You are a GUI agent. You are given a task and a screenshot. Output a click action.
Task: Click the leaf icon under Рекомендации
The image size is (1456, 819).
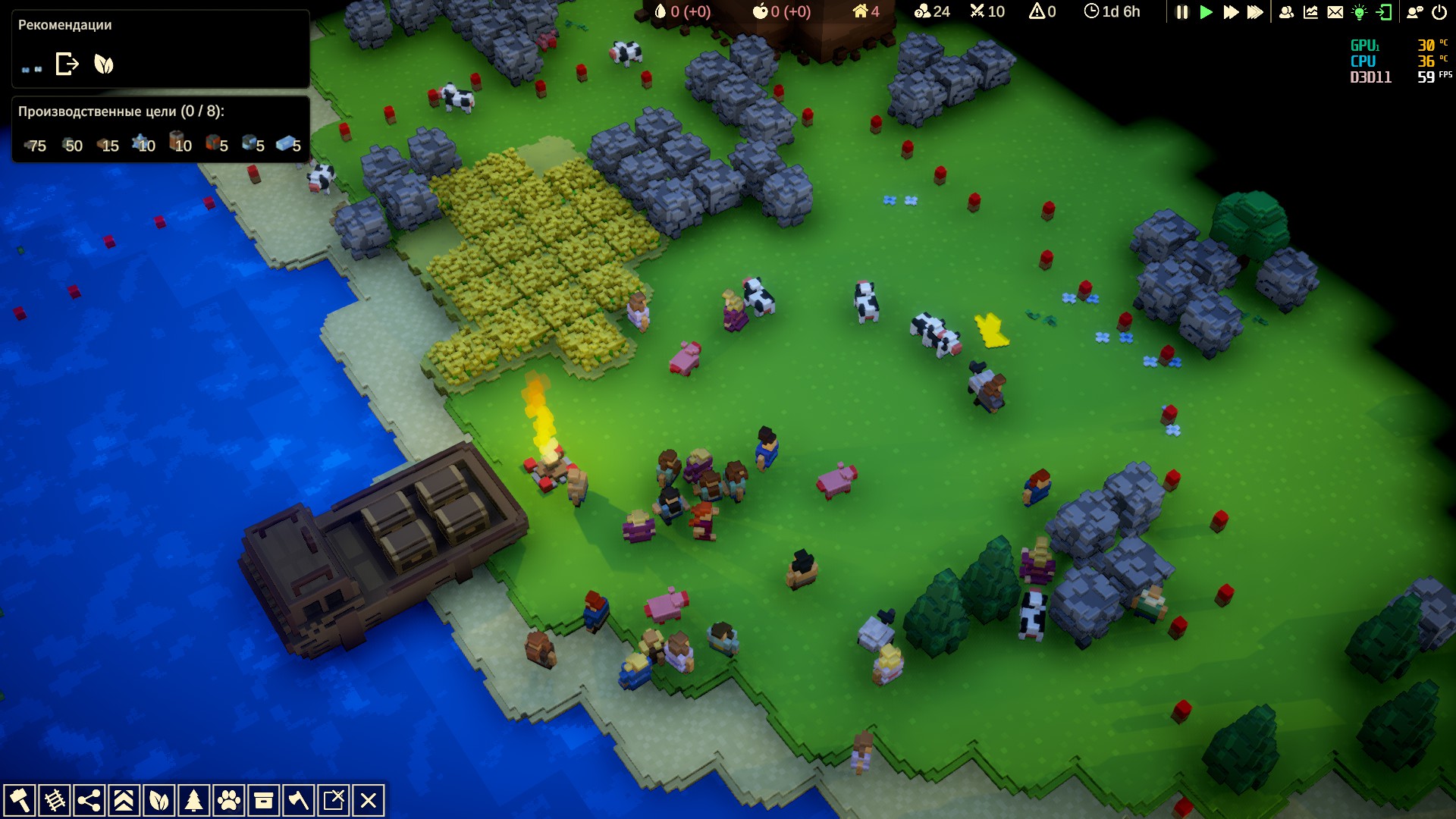(x=104, y=64)
